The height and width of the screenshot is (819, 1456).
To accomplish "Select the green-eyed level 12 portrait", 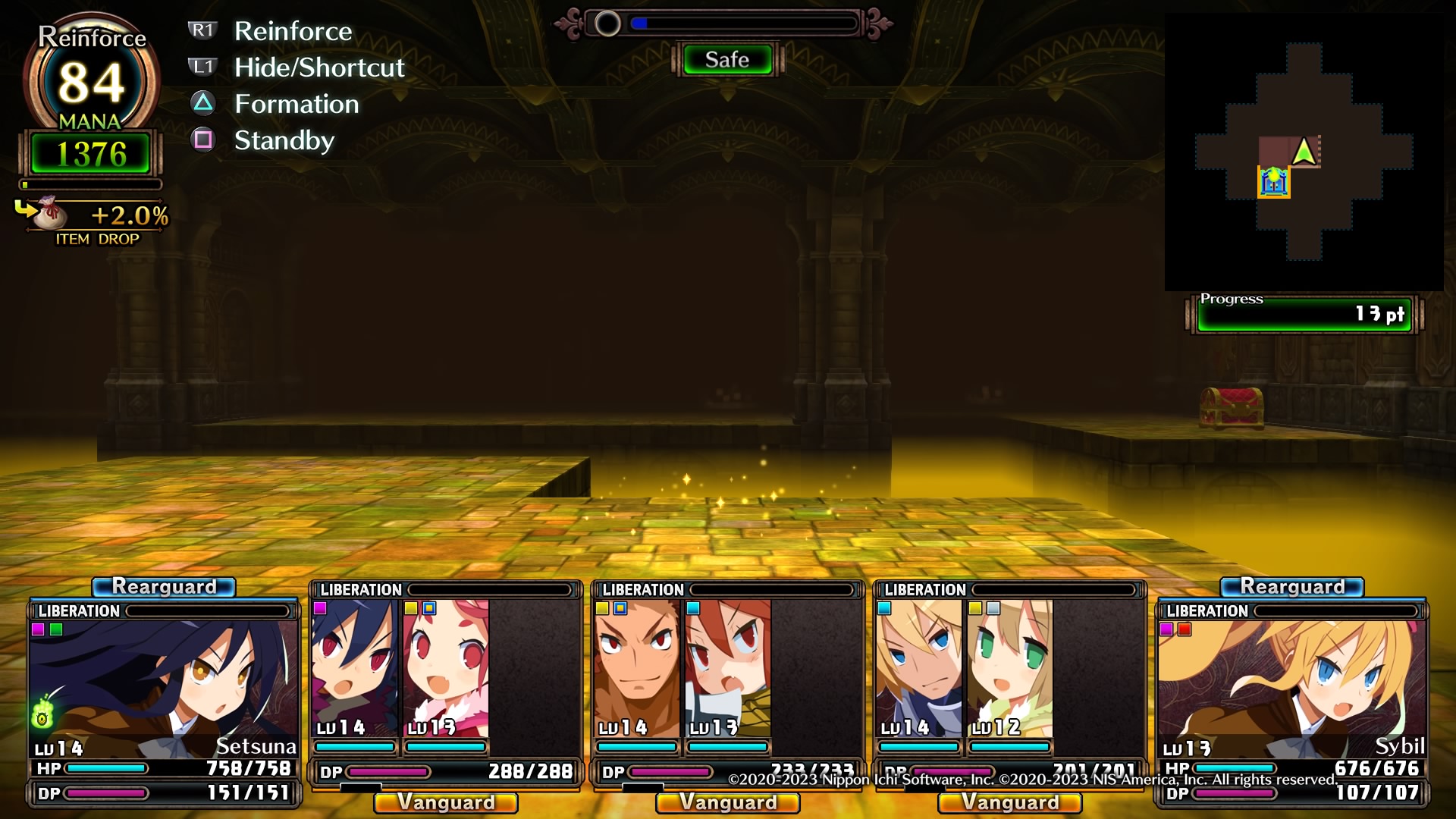I will 1010,667.
